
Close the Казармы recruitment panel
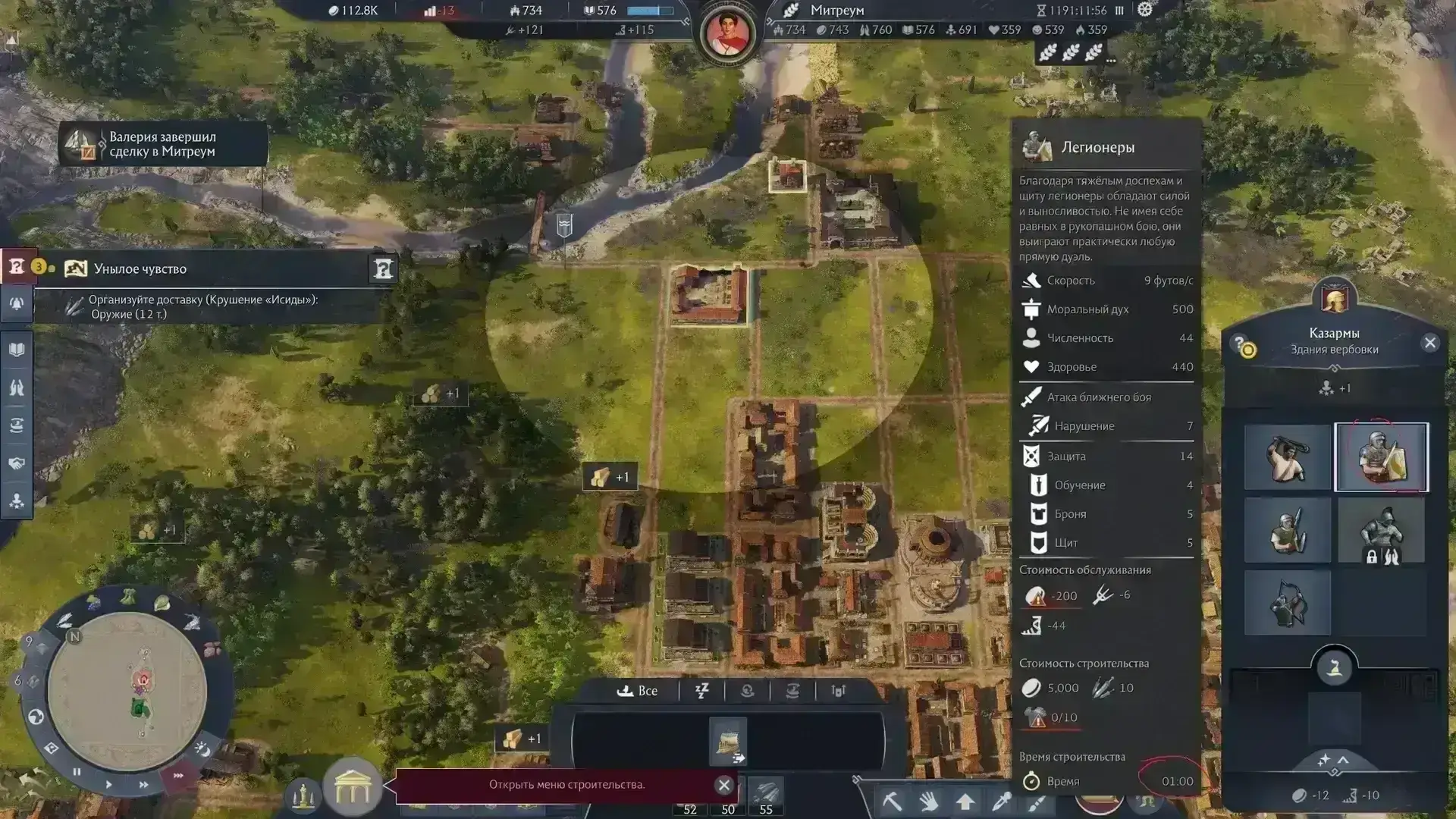(1430, 343)
